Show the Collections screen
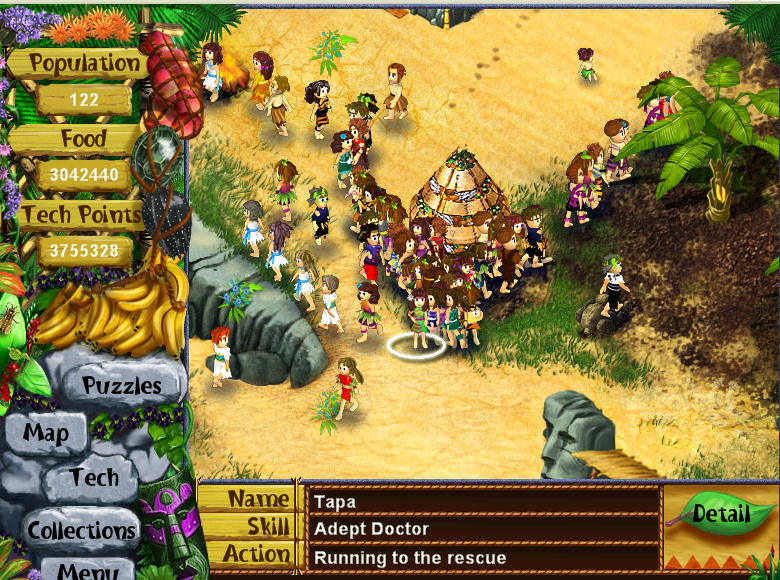 [x=81, y=529]
